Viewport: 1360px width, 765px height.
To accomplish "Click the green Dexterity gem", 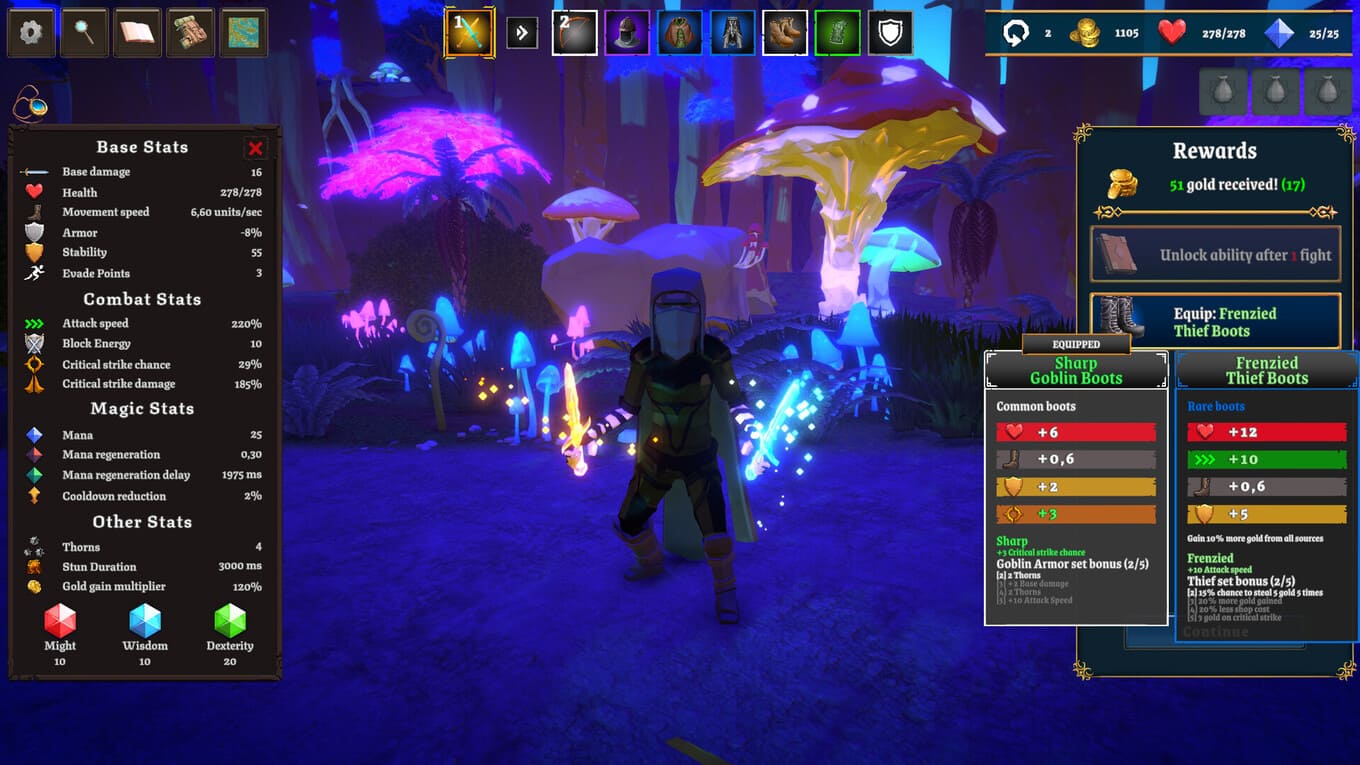I will pyautogui.click(x=230, y=621).
